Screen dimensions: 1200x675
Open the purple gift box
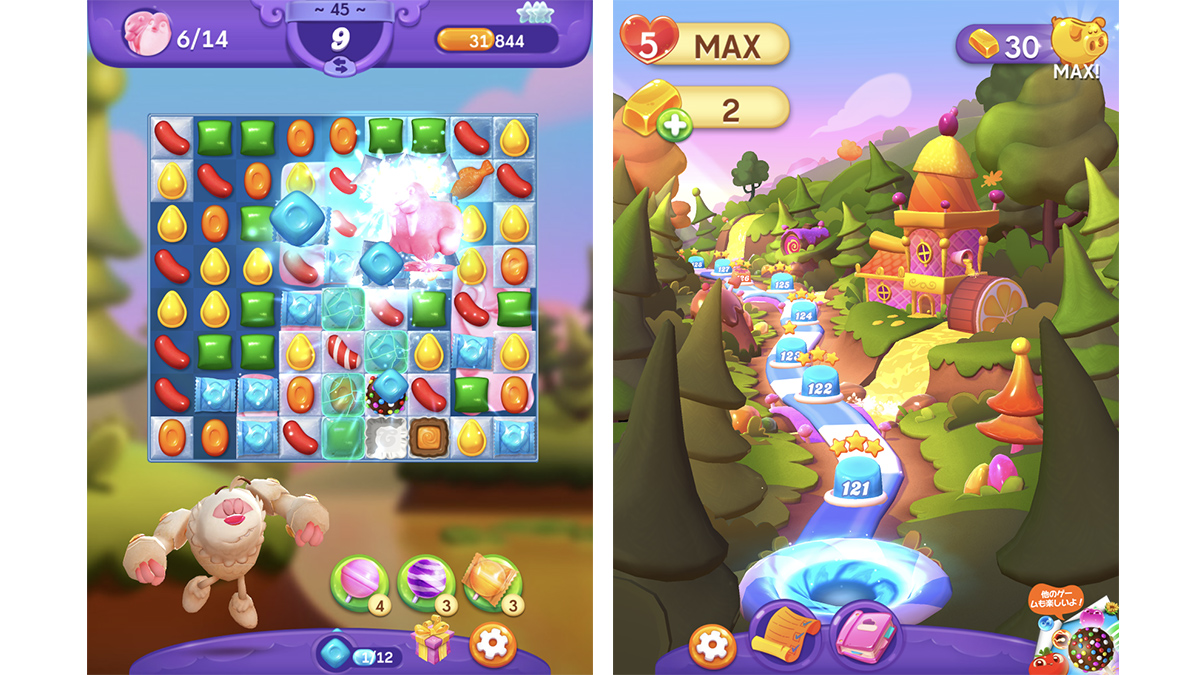(x=433, y=640)
